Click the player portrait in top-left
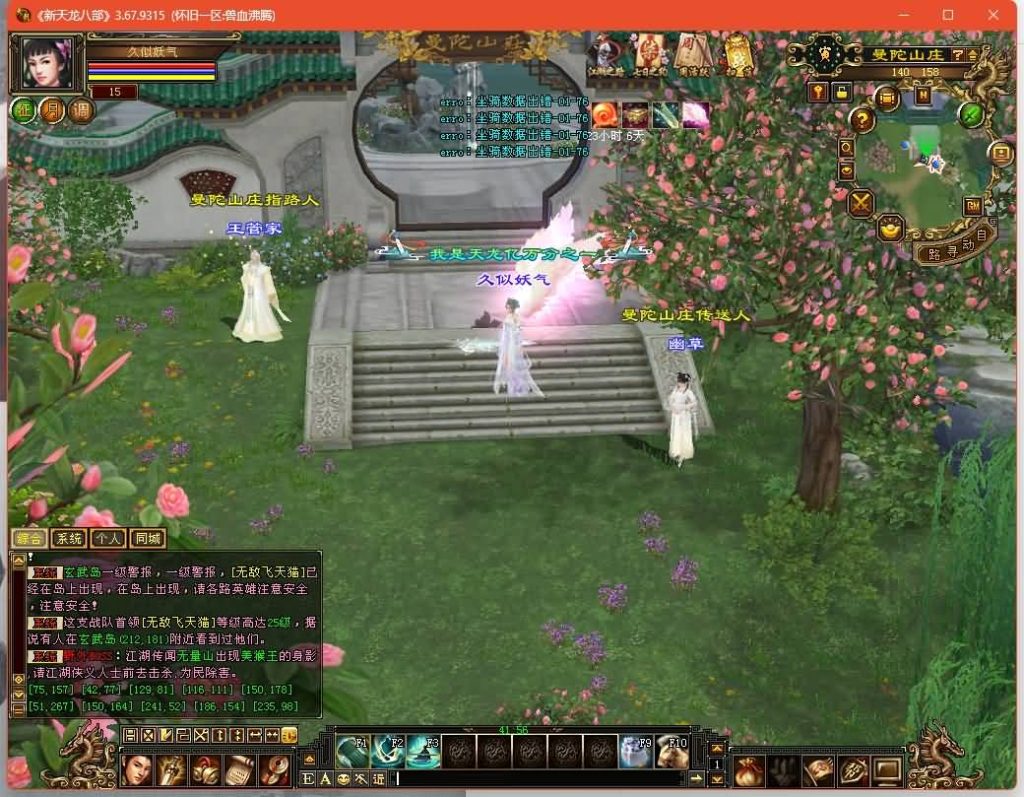 47,62
